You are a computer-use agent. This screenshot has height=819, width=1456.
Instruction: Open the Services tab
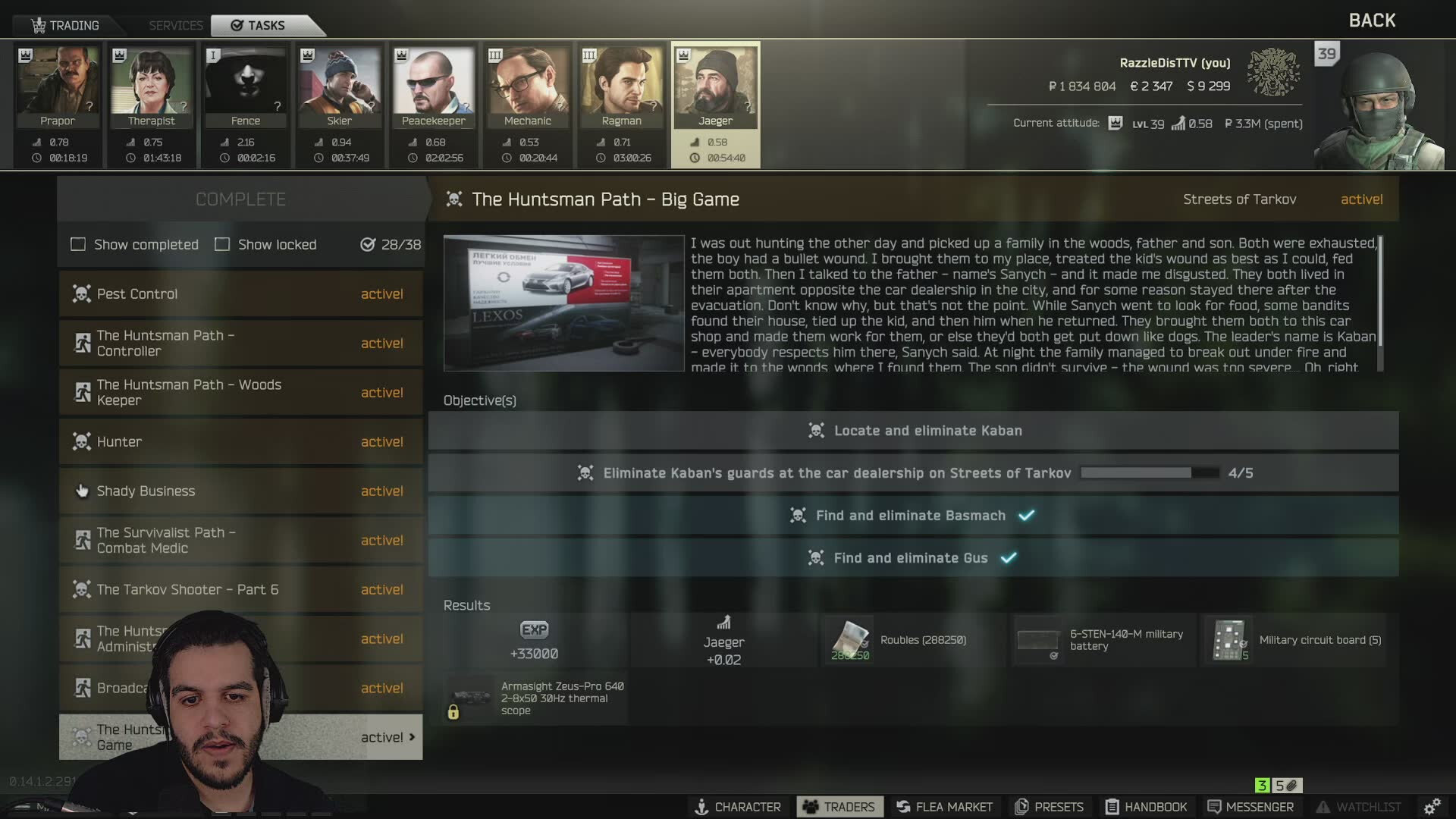(175, 25)
